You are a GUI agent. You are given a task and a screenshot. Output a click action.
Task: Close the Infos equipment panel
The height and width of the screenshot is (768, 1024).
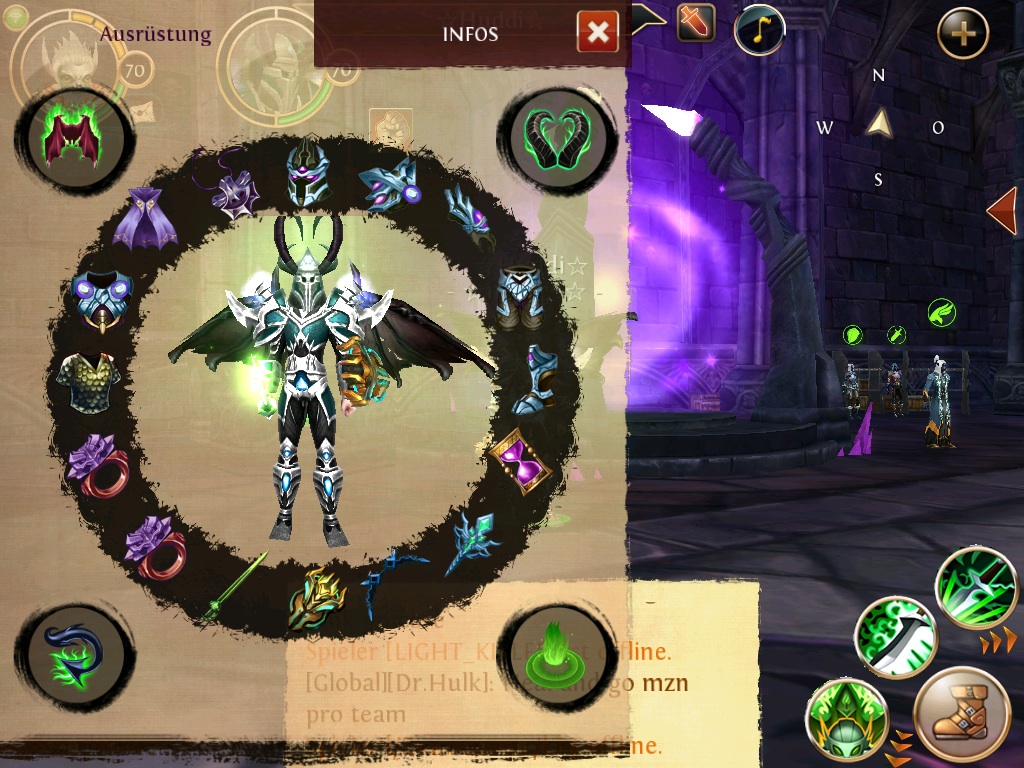coord(597,33)
